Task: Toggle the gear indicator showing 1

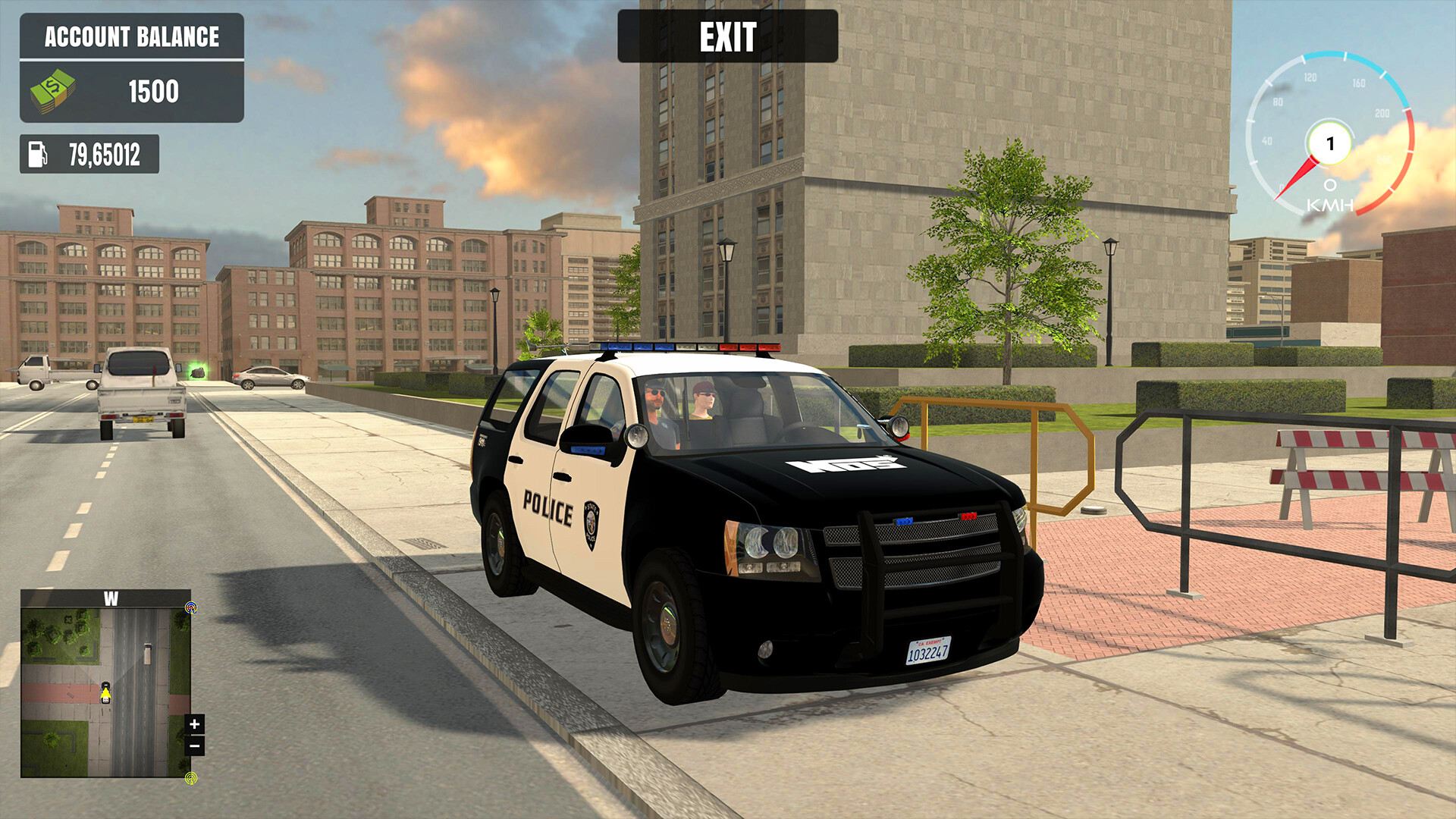Action: click(x=1329, y=143)
